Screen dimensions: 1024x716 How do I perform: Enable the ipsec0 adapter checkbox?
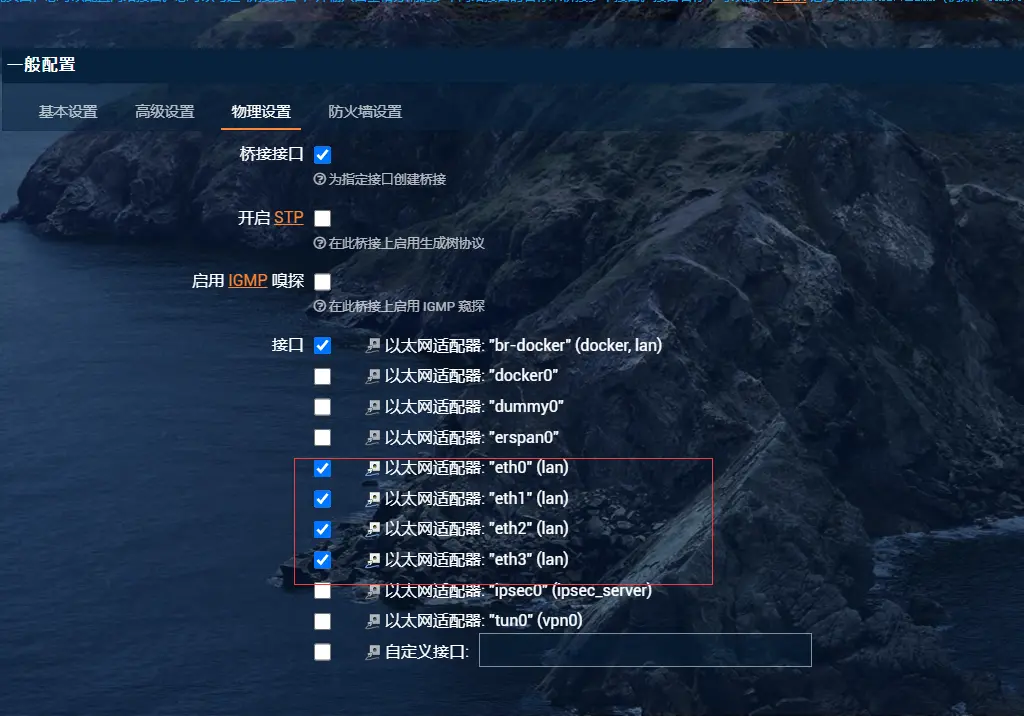click(322, 591)
